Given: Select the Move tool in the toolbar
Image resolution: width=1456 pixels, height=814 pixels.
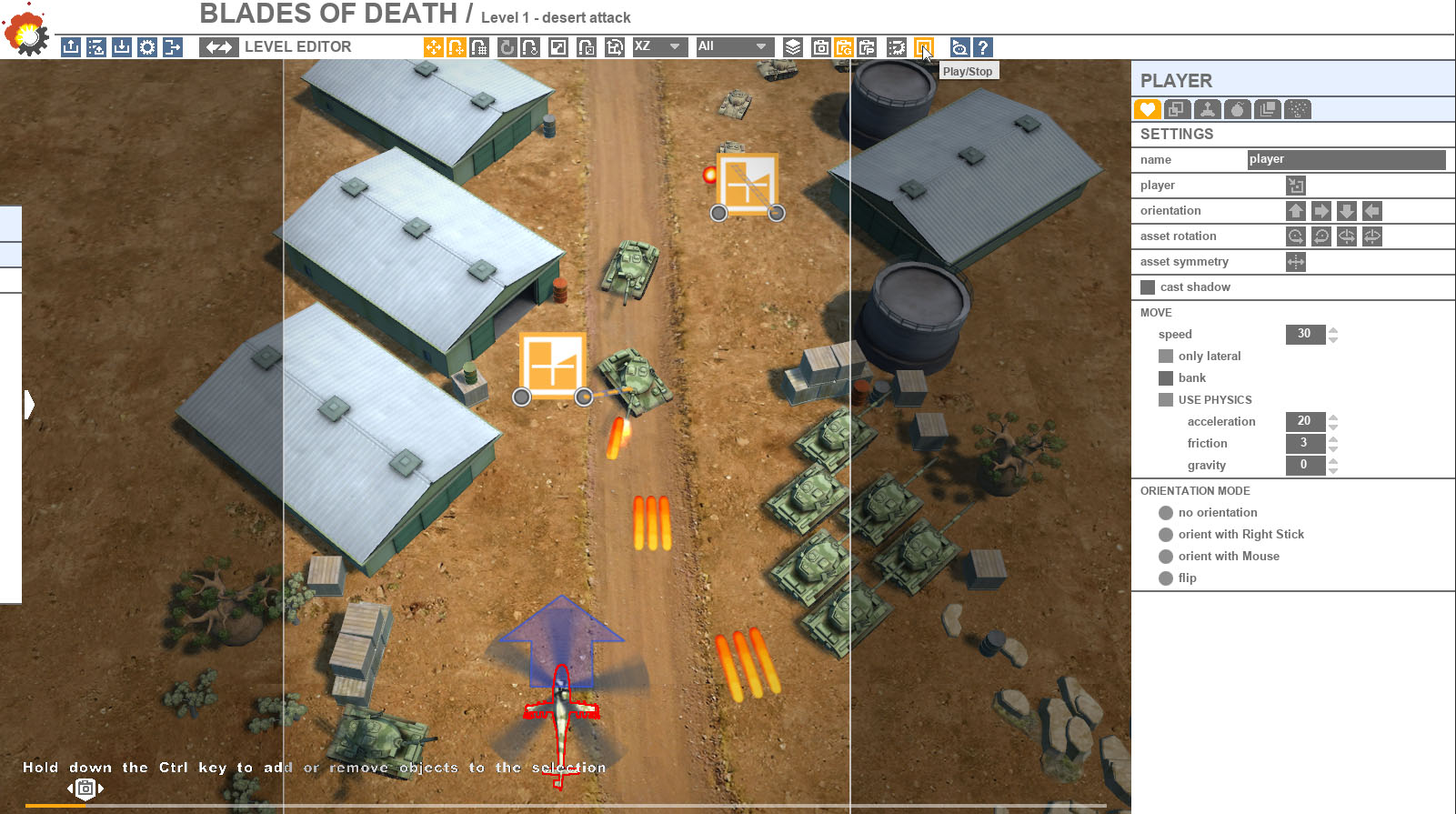Looking at the screenshot, I should (433, 46).
